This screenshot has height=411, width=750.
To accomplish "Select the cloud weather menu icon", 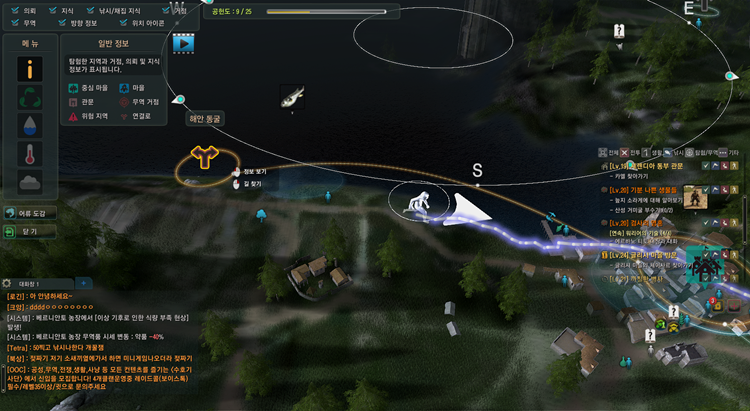I will tap(30, 182).
